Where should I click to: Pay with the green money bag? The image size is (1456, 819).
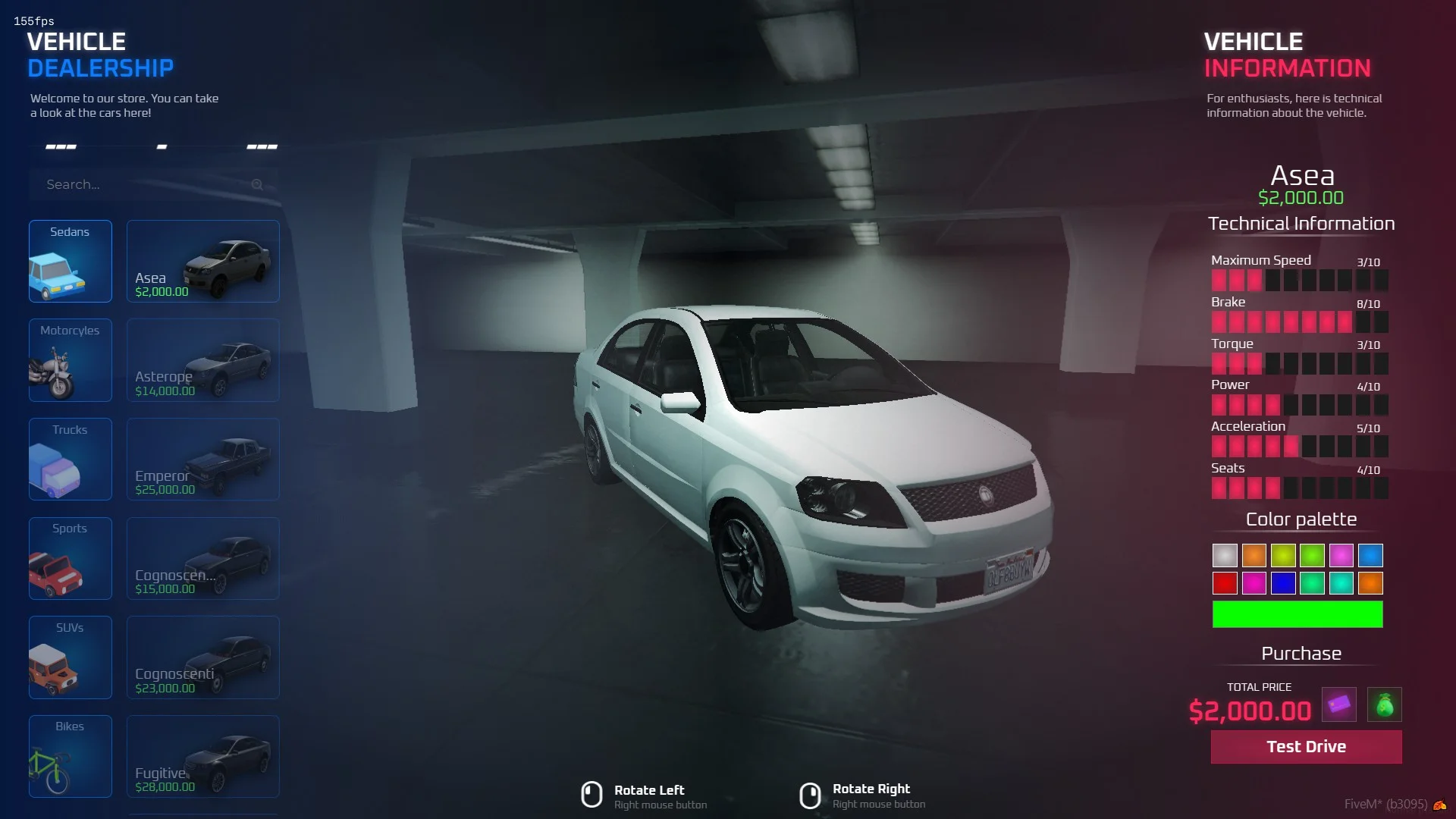(1384, 704)
